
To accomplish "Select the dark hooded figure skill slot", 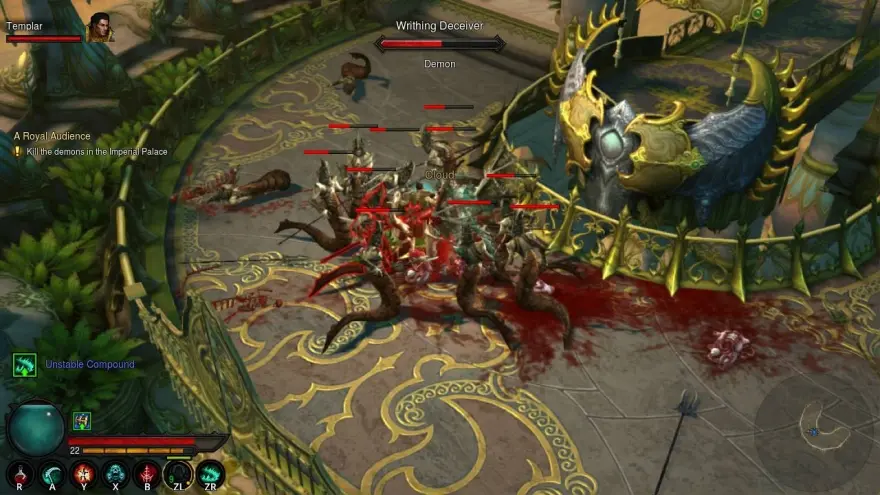I will [x=178, y=472].
